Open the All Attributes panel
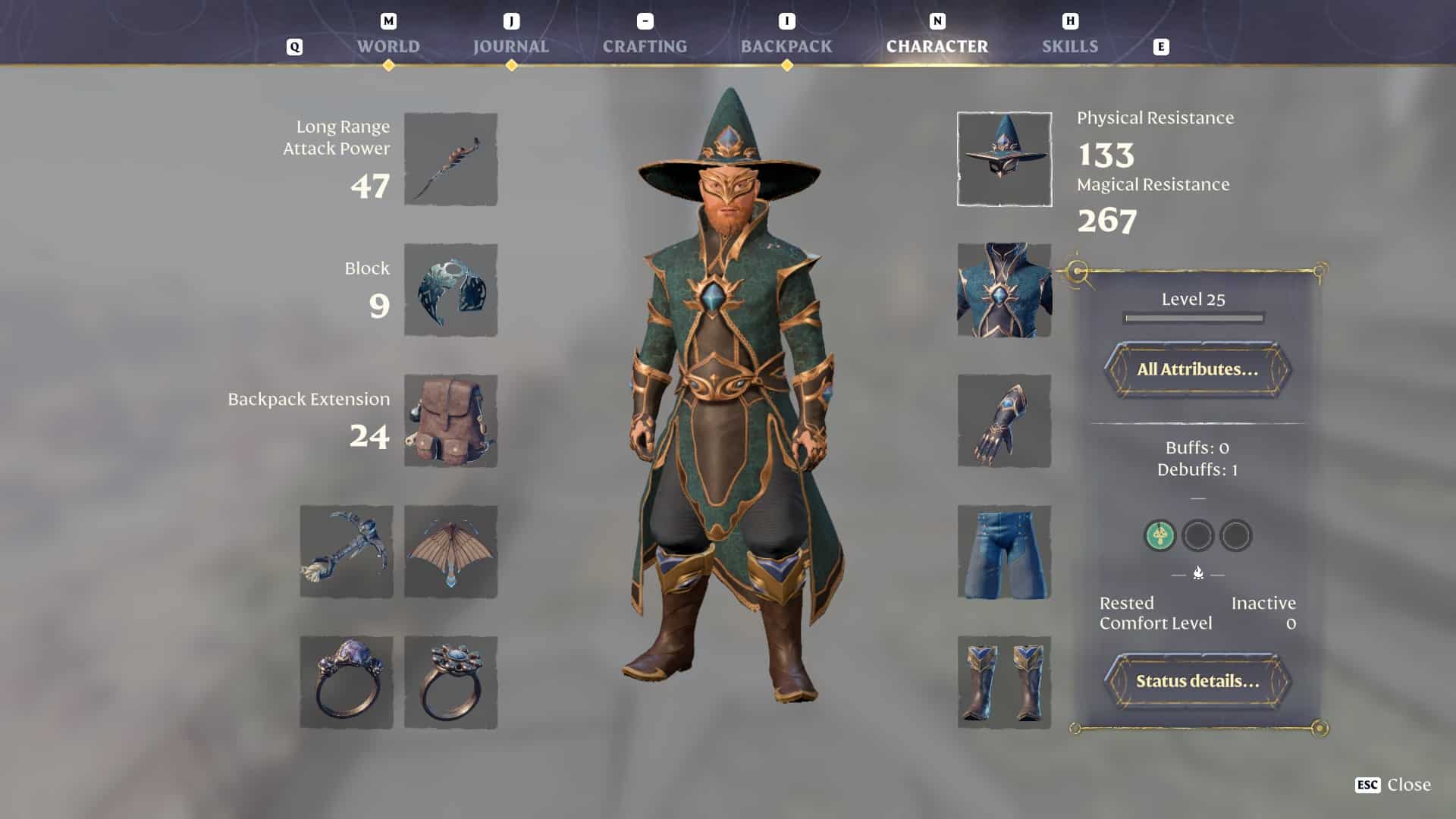Viewport: 1456px width, 819px height. [1197, 371]
